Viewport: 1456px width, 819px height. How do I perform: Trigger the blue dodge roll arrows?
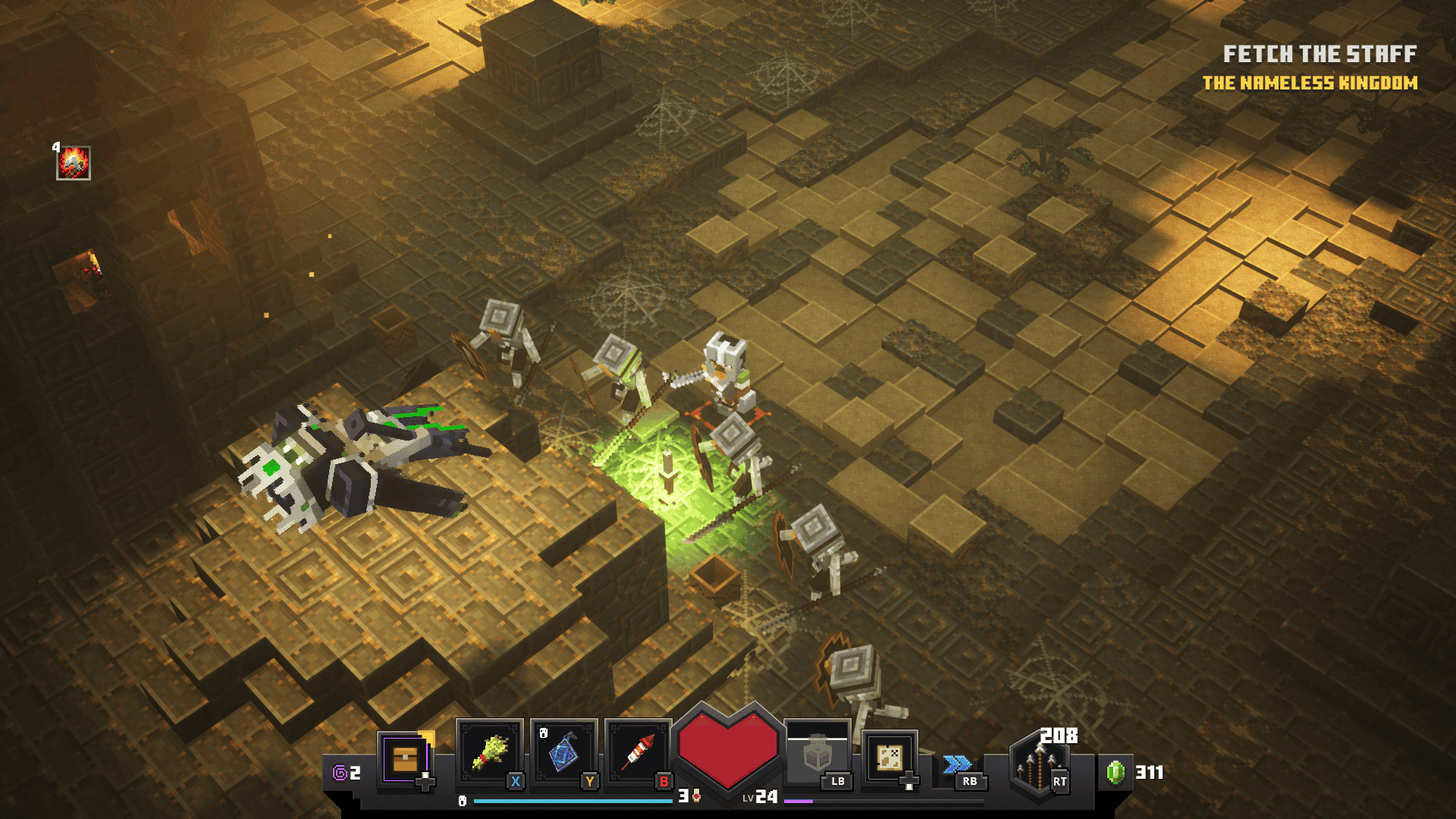click(957, 763)
